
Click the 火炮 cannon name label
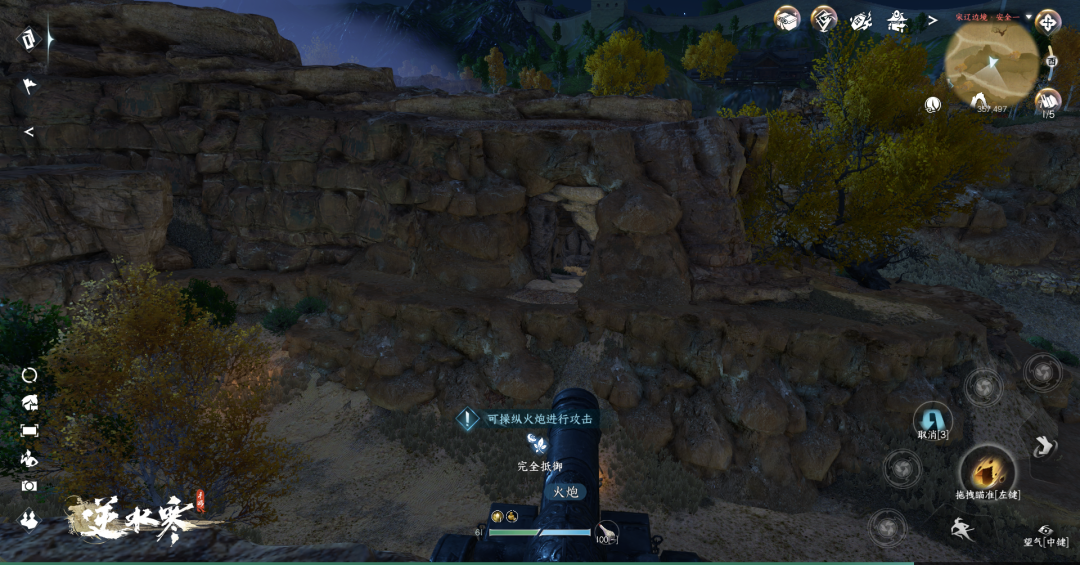pyautogui.click(x=566, y=491)
